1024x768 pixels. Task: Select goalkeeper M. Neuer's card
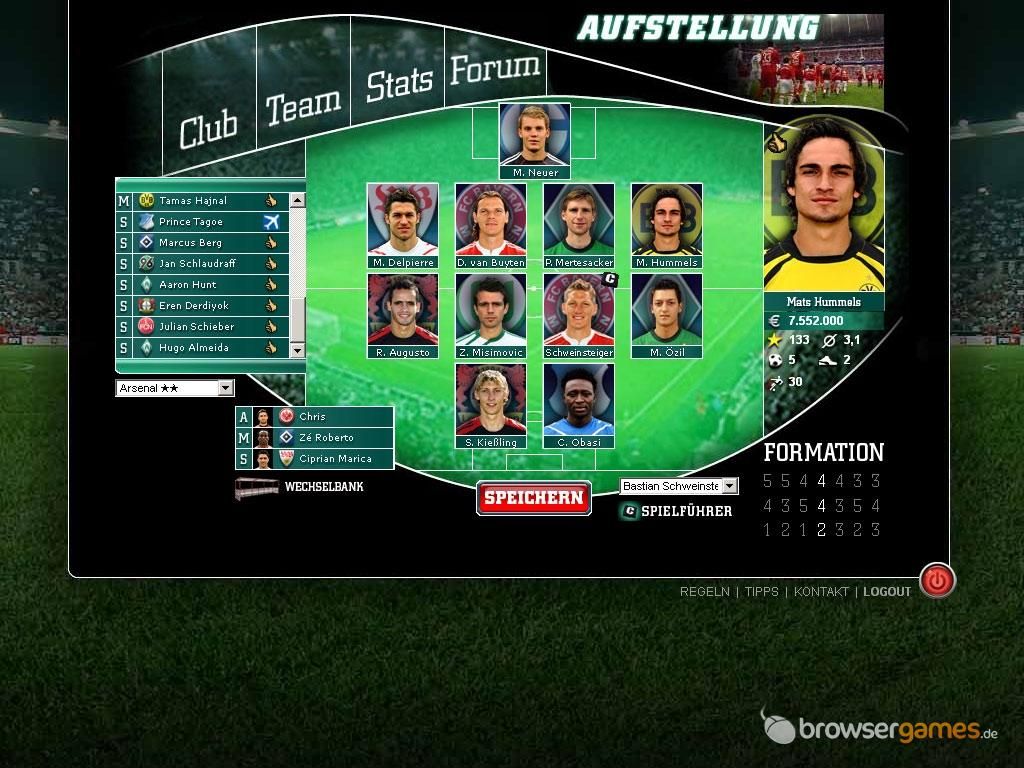click(x=535, y=140)
